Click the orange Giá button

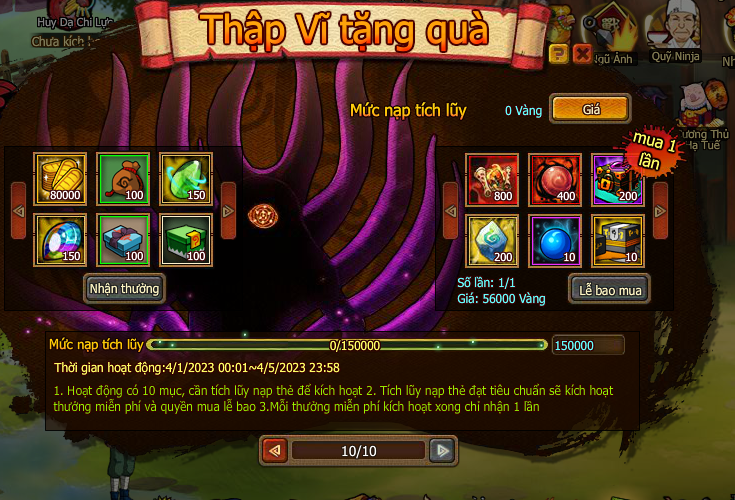(590, 108)
